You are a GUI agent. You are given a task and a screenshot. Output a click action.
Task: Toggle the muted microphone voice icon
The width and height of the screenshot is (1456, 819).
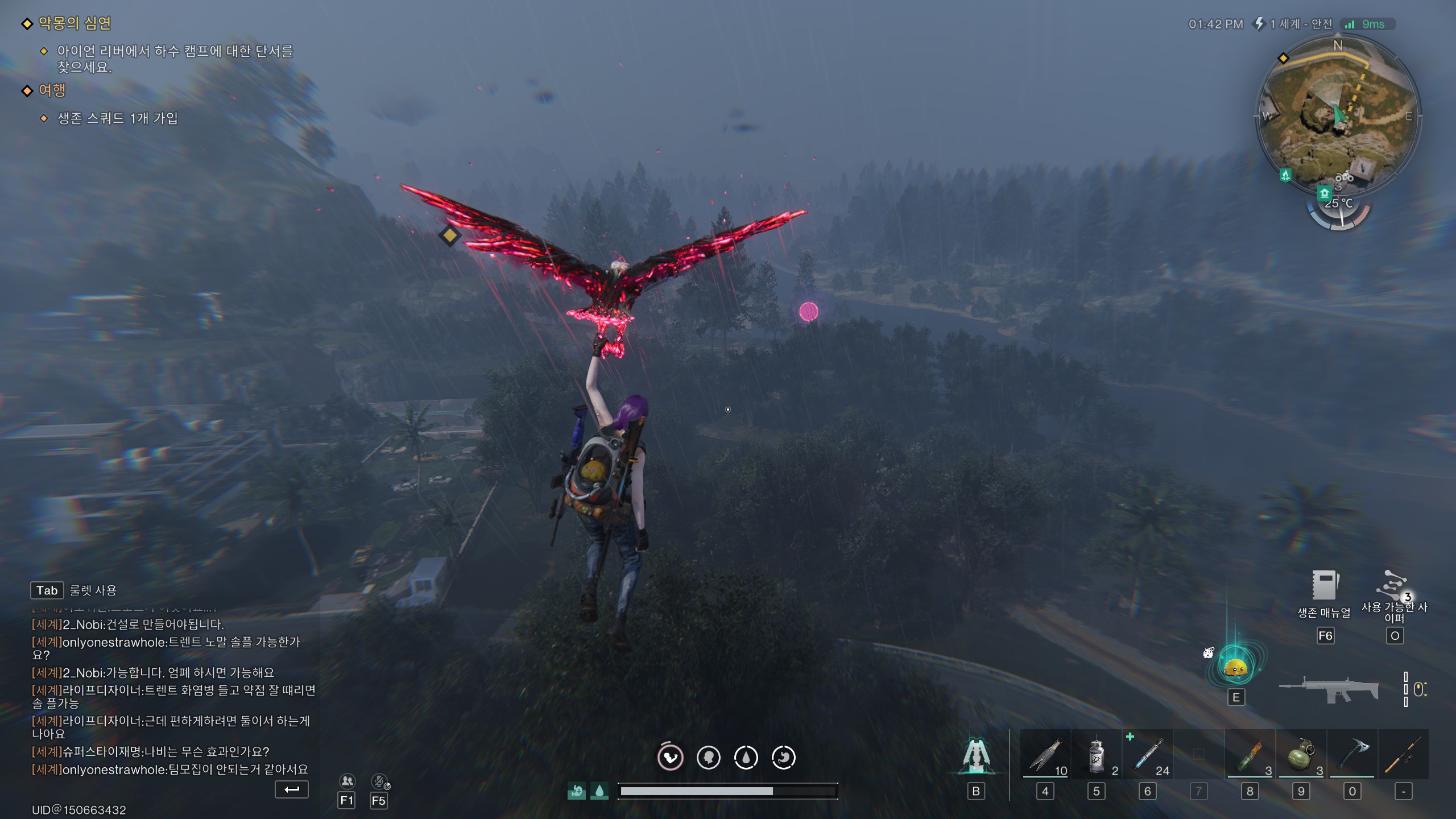tap(379, 781)
